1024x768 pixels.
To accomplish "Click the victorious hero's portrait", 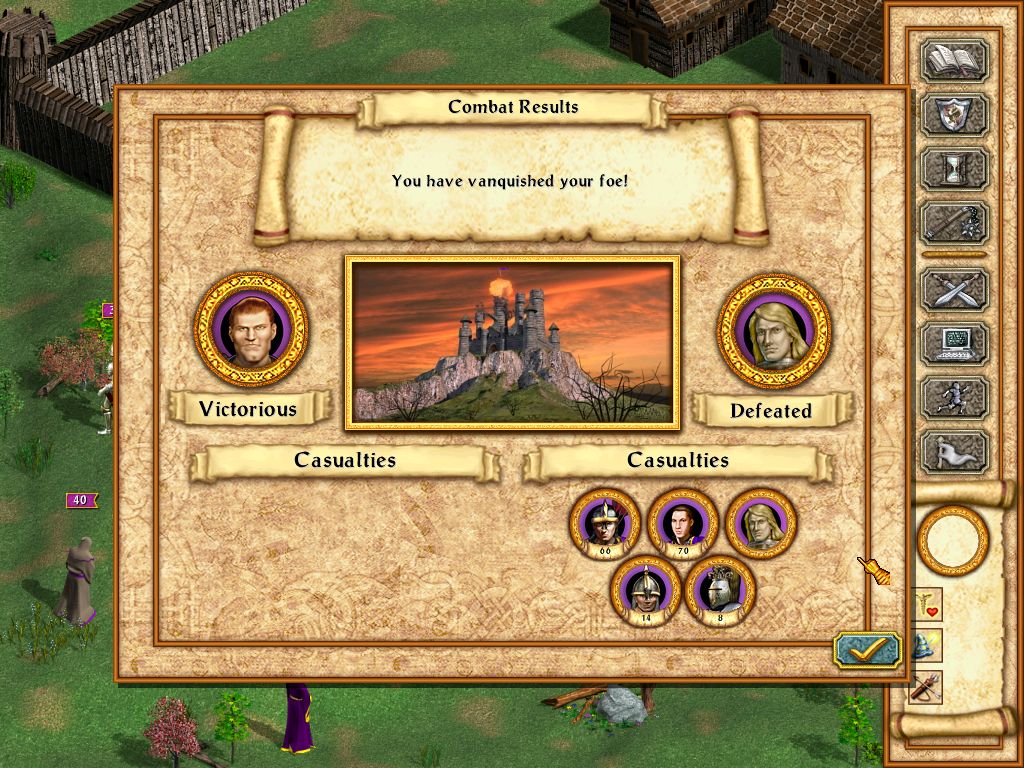I will point(251,328).
